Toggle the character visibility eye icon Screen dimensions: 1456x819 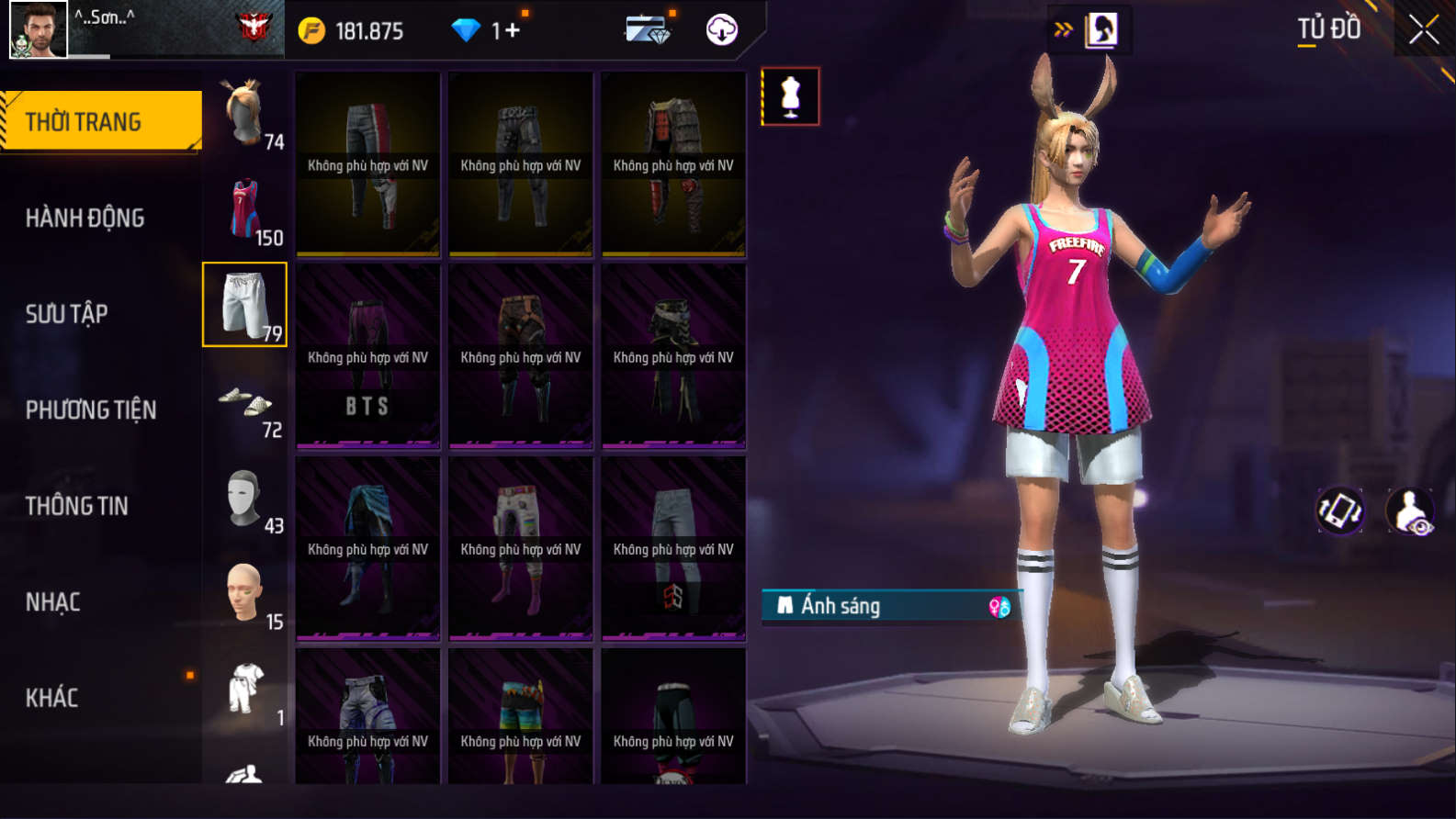tap(1410, 511)
